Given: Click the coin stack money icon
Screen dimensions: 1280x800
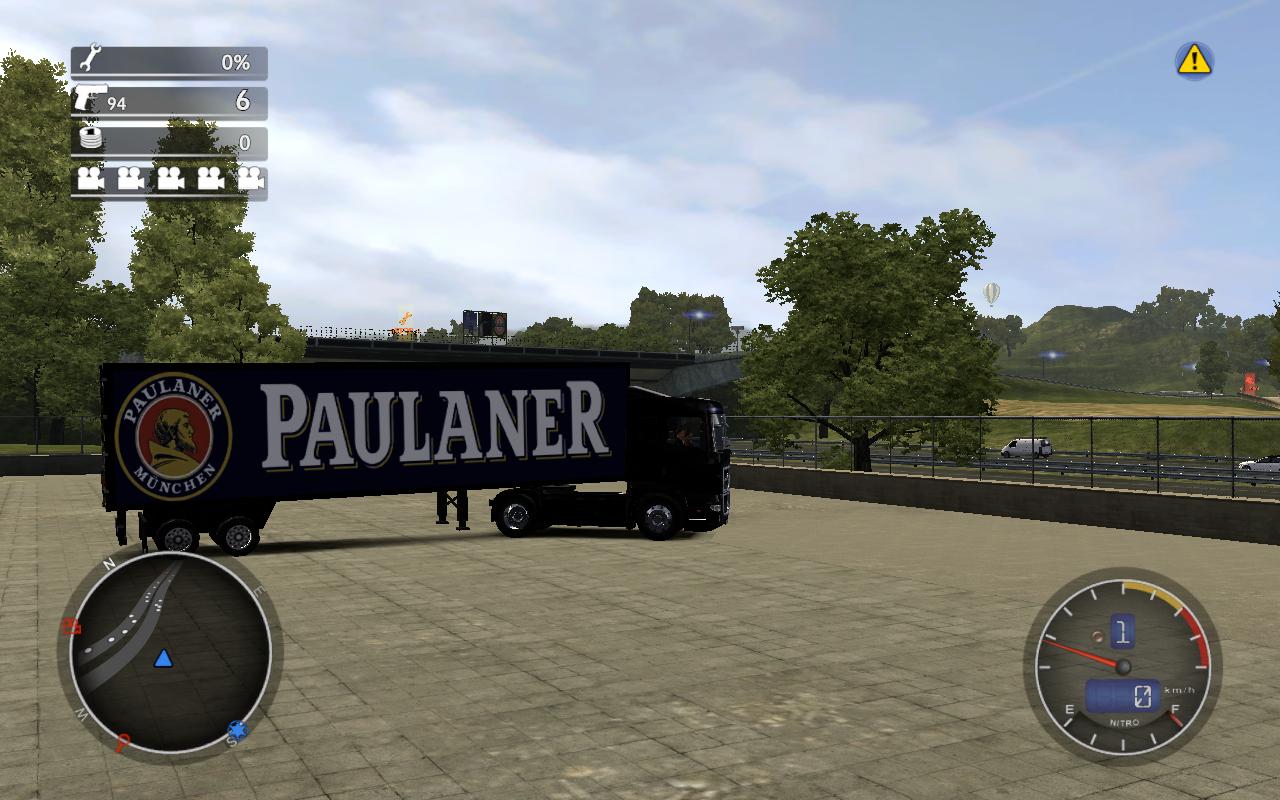Looking at the screenshot, I should [x=91, y=140].
